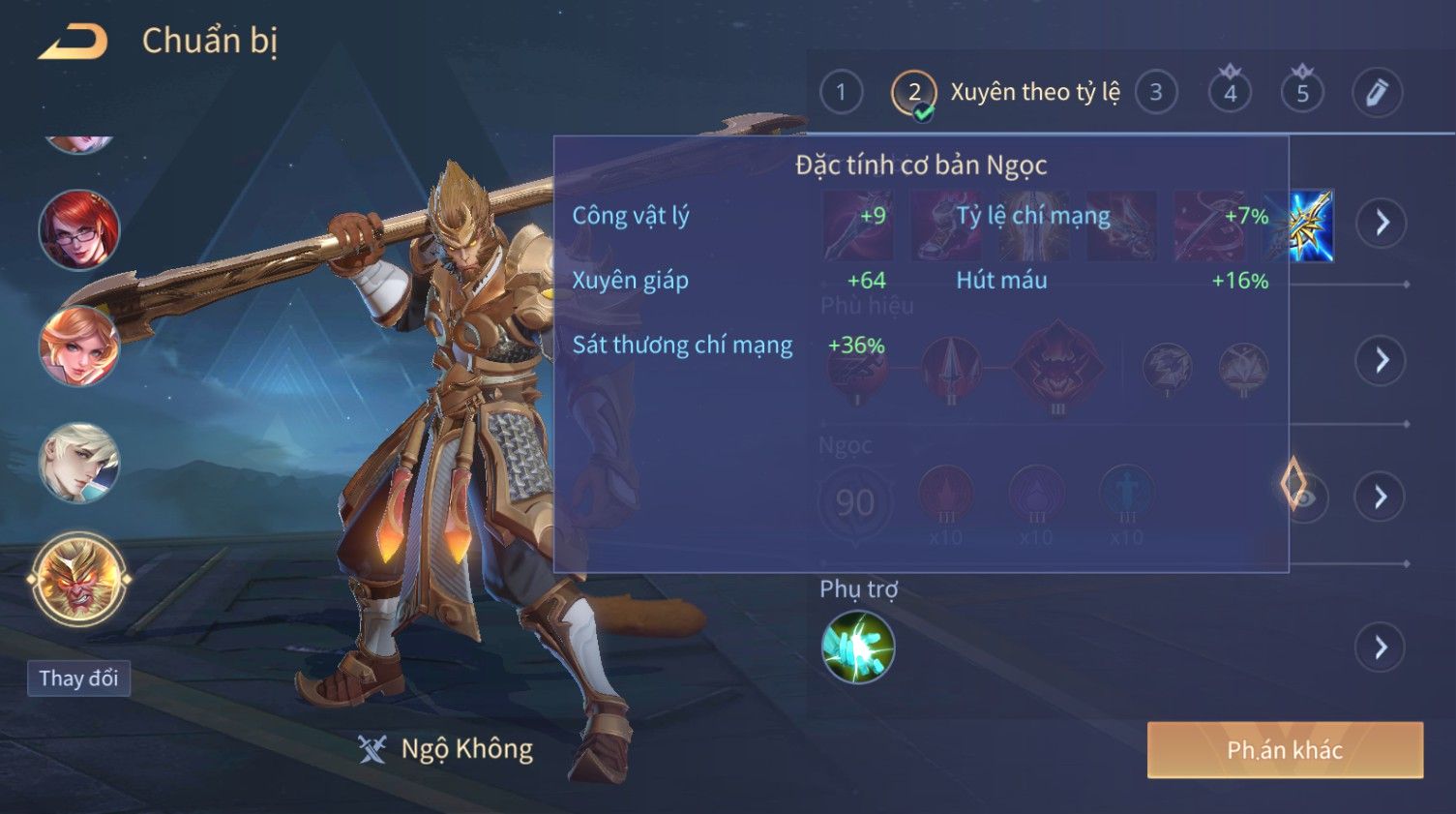This screenshot has height=814, width=1456.
Task: Expand the Ngọc row arrow
Action: pyautogui.click(x=1381, y=497)
